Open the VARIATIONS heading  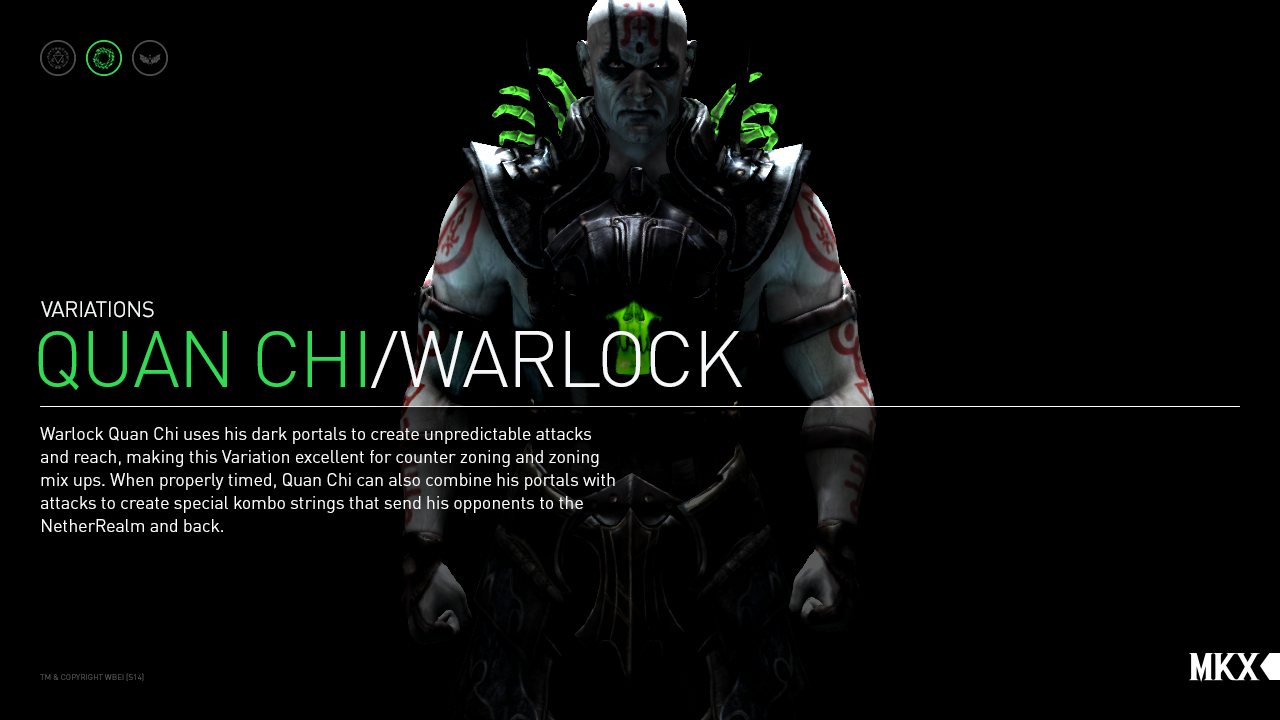(97, 309)
